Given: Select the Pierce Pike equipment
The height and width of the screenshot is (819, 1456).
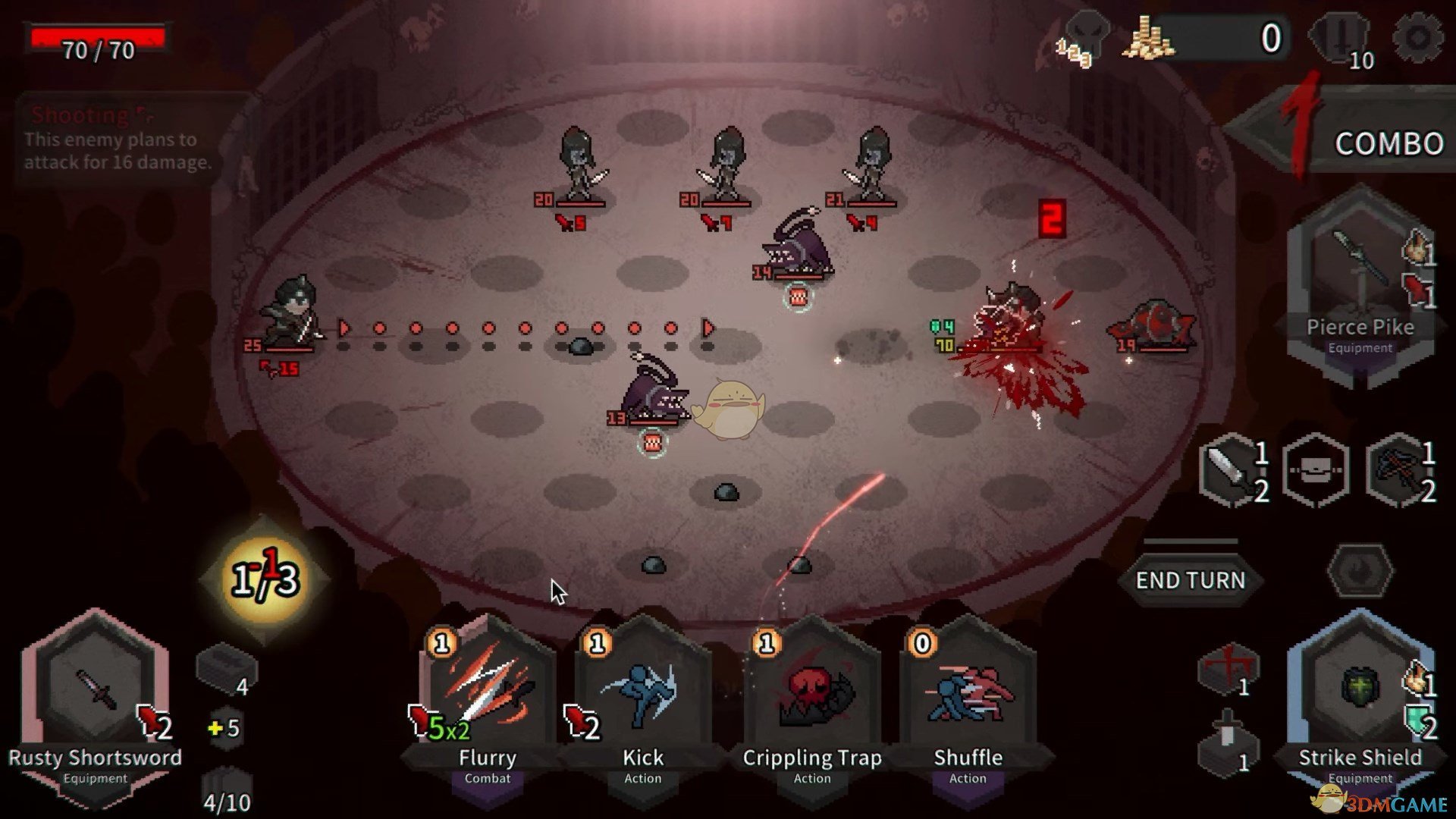Looking at the screenshot, I should [x=1360, y=281].
